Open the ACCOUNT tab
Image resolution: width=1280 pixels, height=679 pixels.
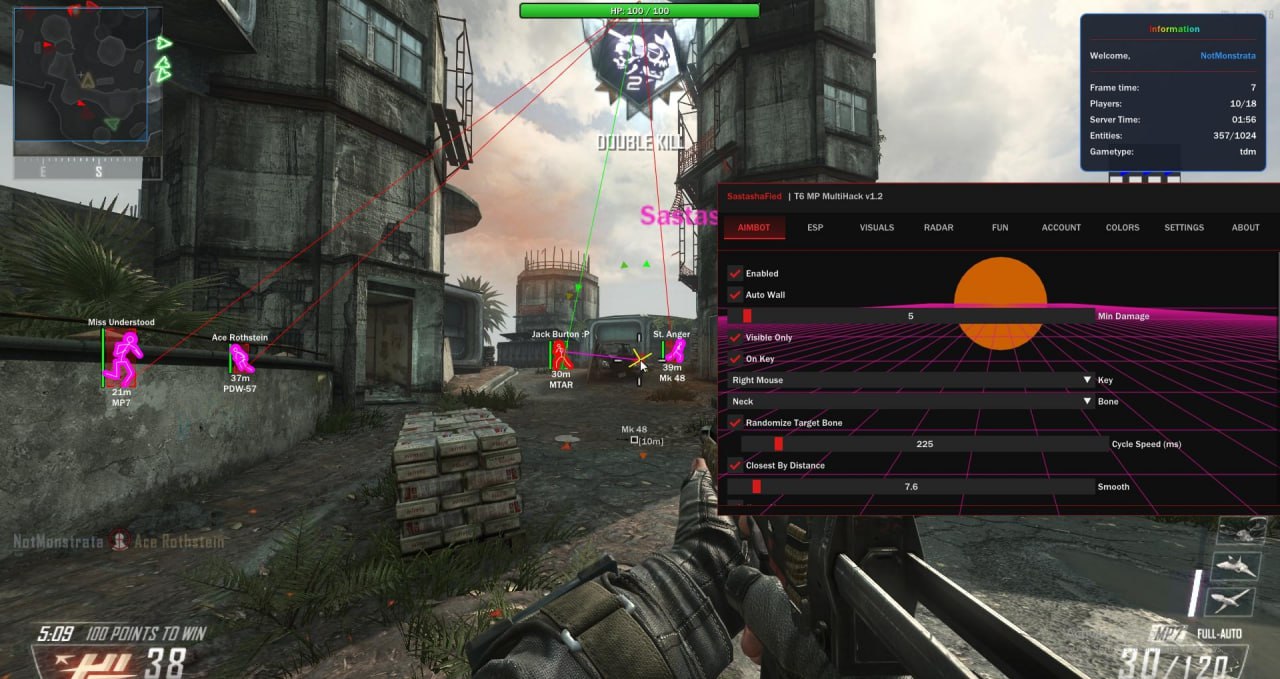[x=1061, y=228]
